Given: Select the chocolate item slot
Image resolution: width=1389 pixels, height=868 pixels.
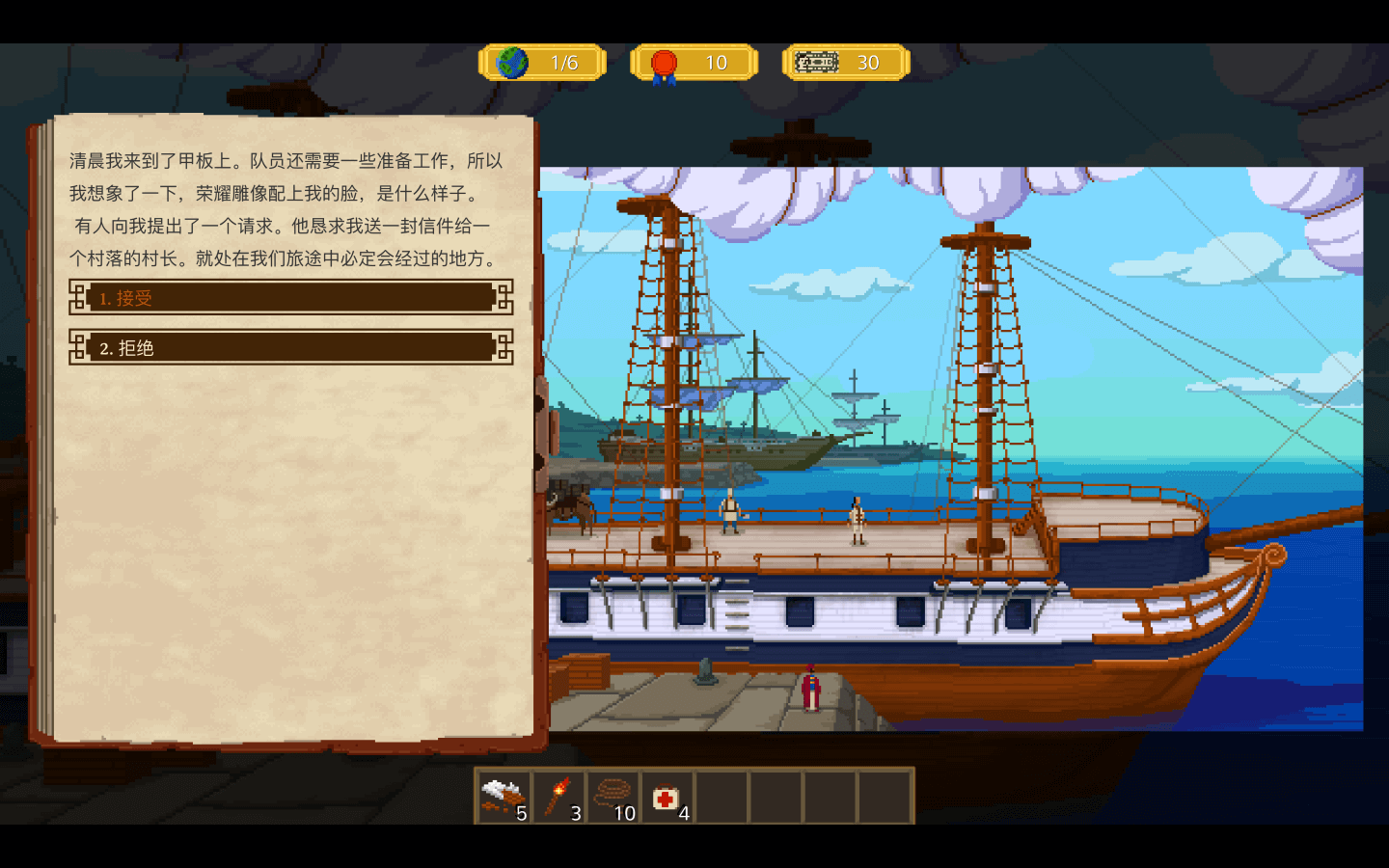Looking at the screenshot, I should (x=504, y=798).
